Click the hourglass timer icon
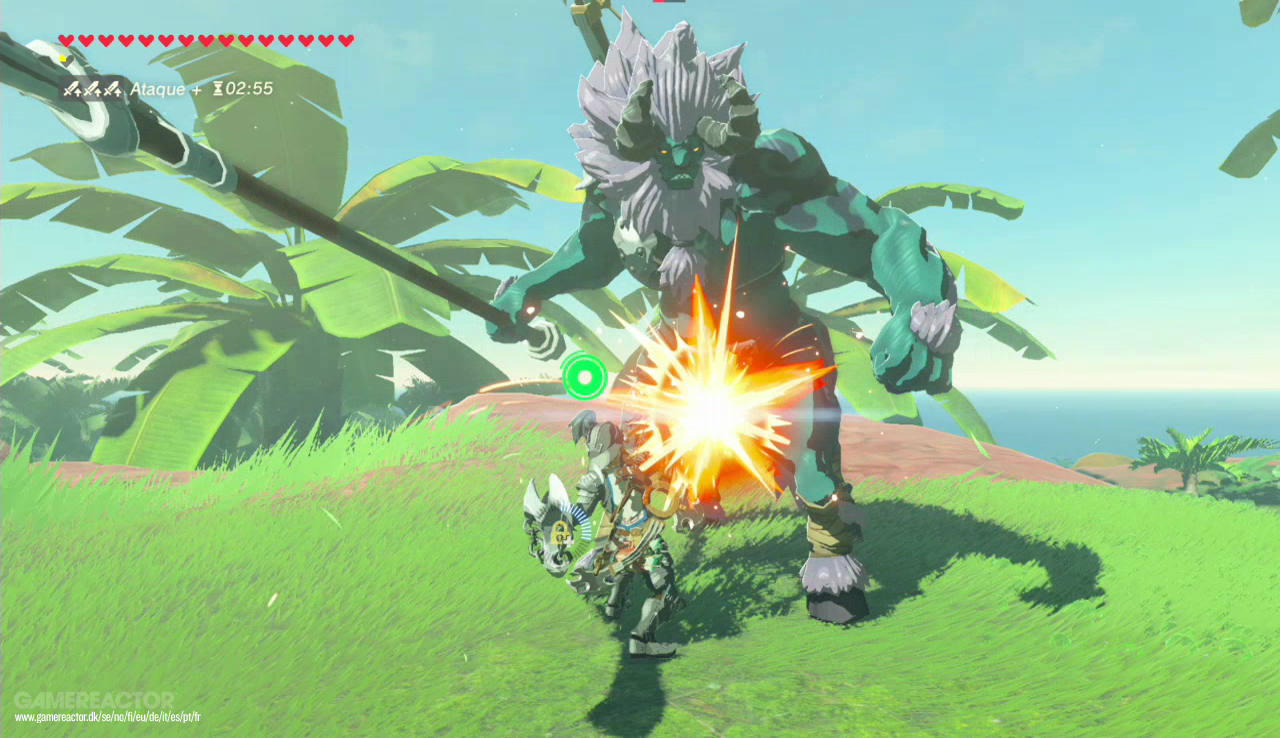Viewport: 1280px width, 738px height. pyautogui.click(x=219, y=89)
